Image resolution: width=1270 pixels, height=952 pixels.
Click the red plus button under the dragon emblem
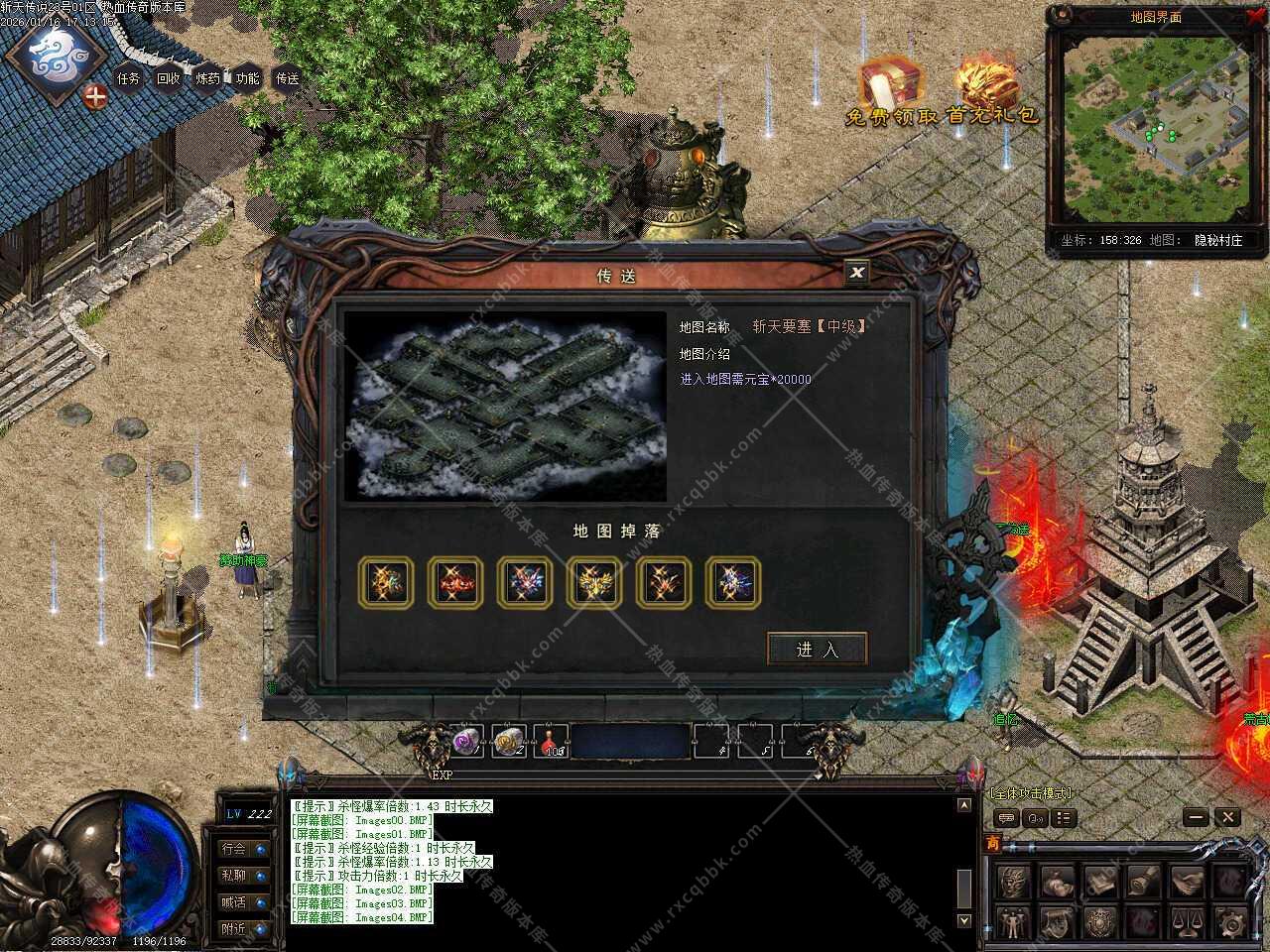tap(95, 96)
